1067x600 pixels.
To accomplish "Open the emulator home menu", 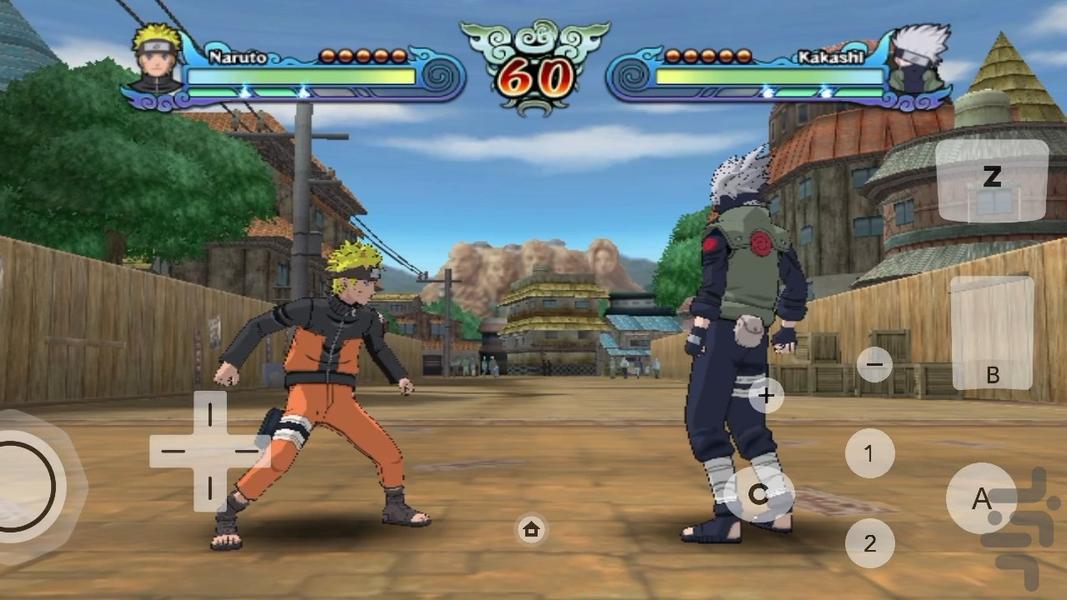I will click(x=531, y=529).
